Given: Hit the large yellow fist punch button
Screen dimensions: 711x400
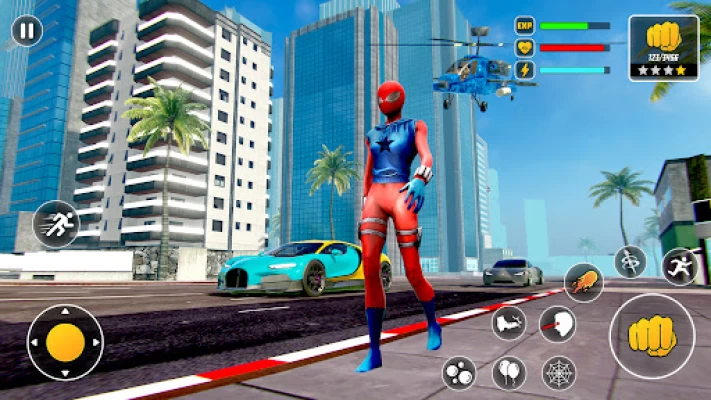Looking at the screenshot, I should coord(652,337).
